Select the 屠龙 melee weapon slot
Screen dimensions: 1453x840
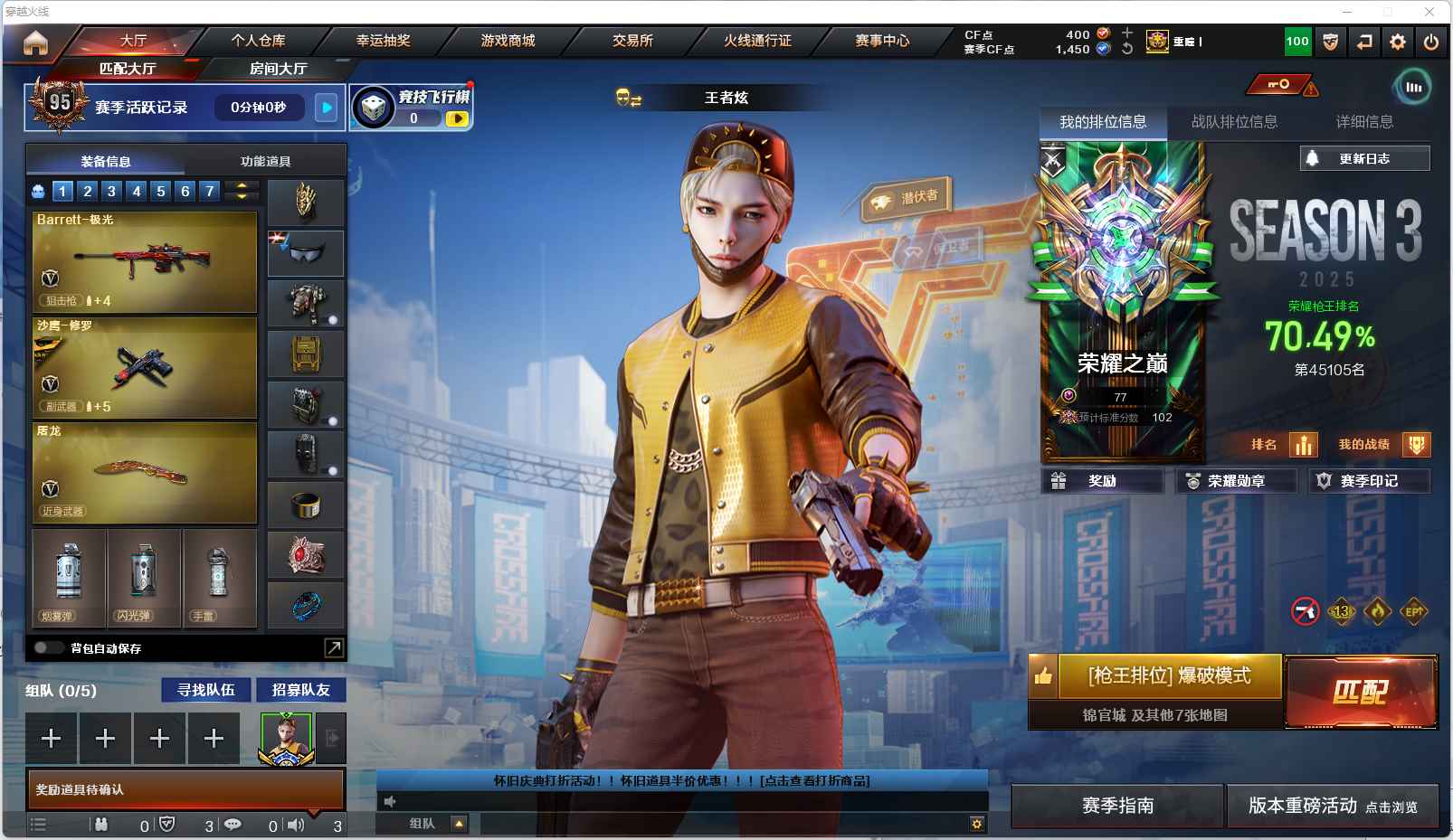click(x=145, y=473)
